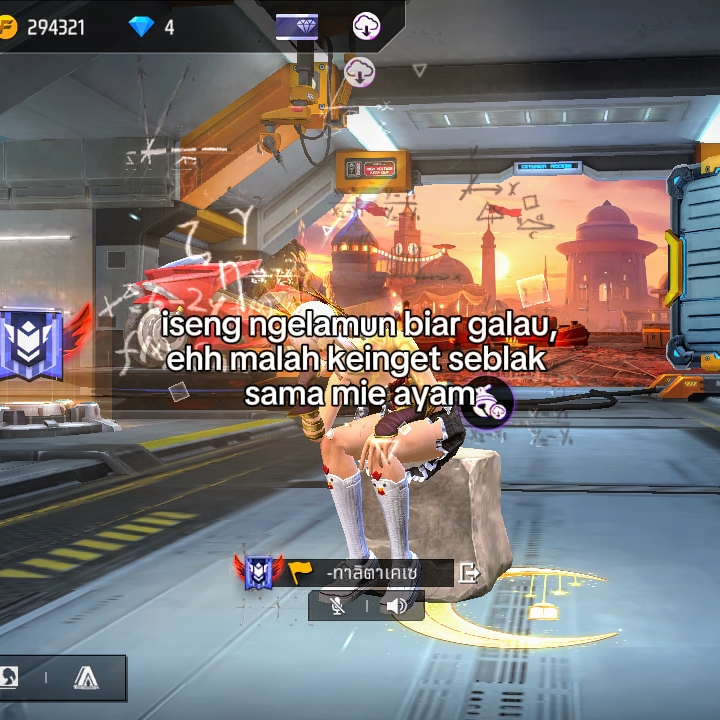Open the diamond membership card

tap(297, 27)
